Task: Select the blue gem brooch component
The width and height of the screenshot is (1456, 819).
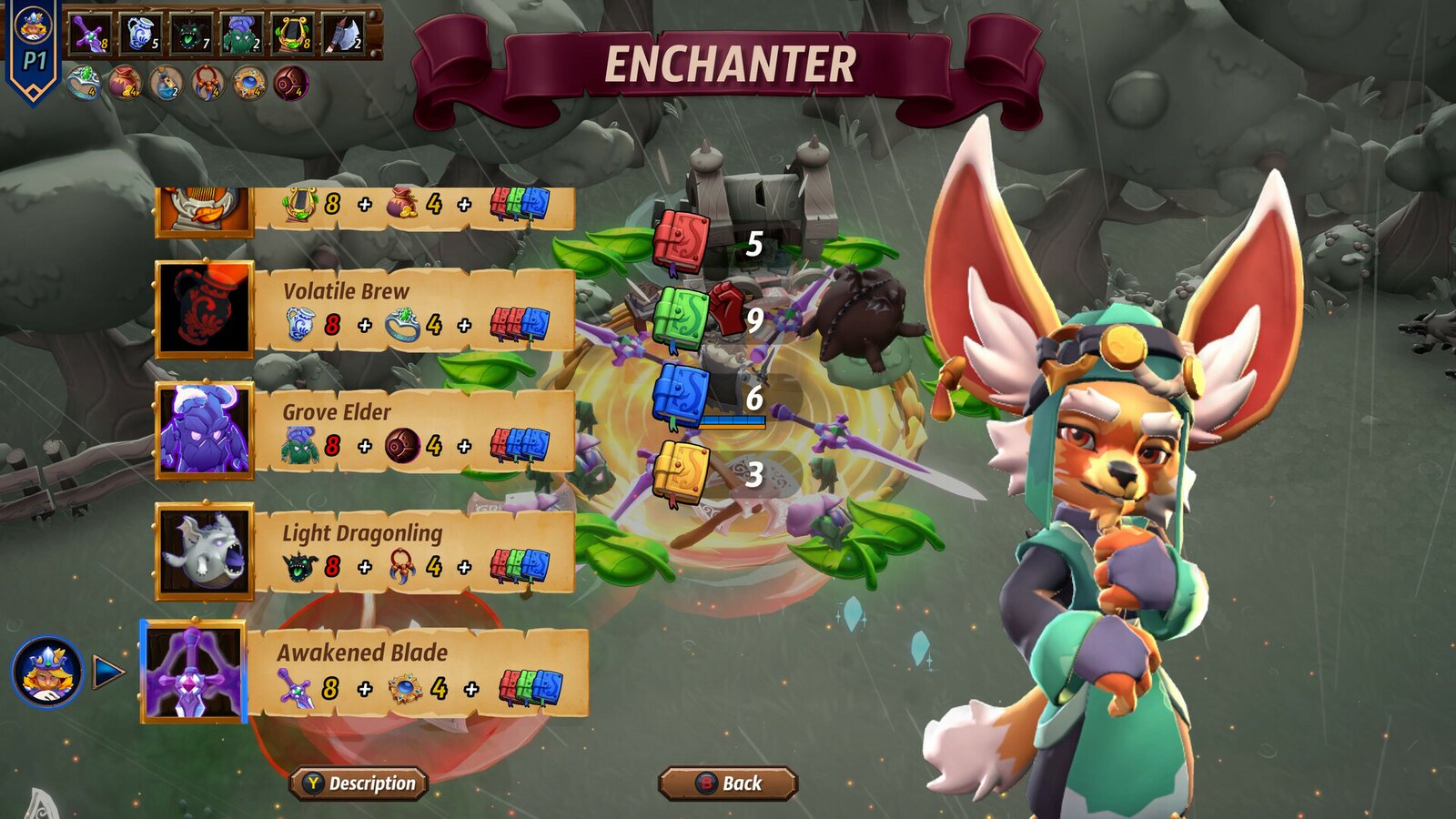Action: [249, 84]
